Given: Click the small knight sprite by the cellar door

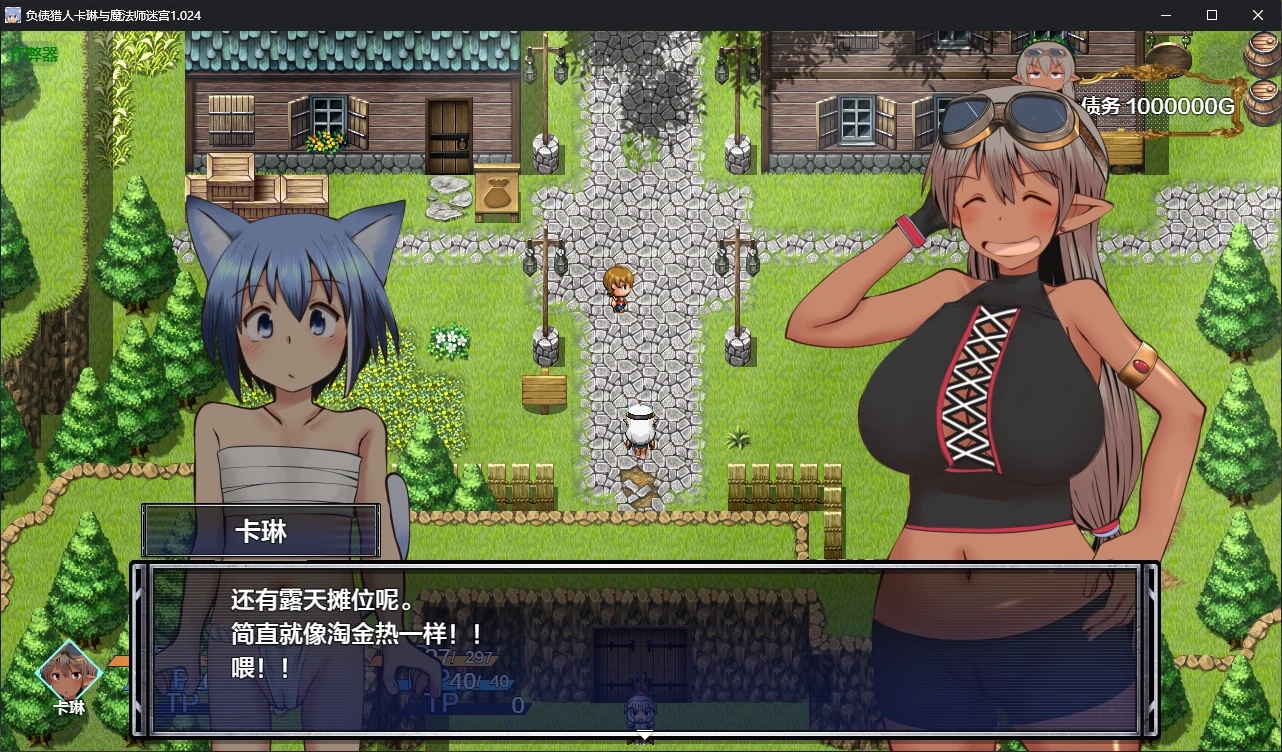Looking at the screenshot, I should [639, 709].
